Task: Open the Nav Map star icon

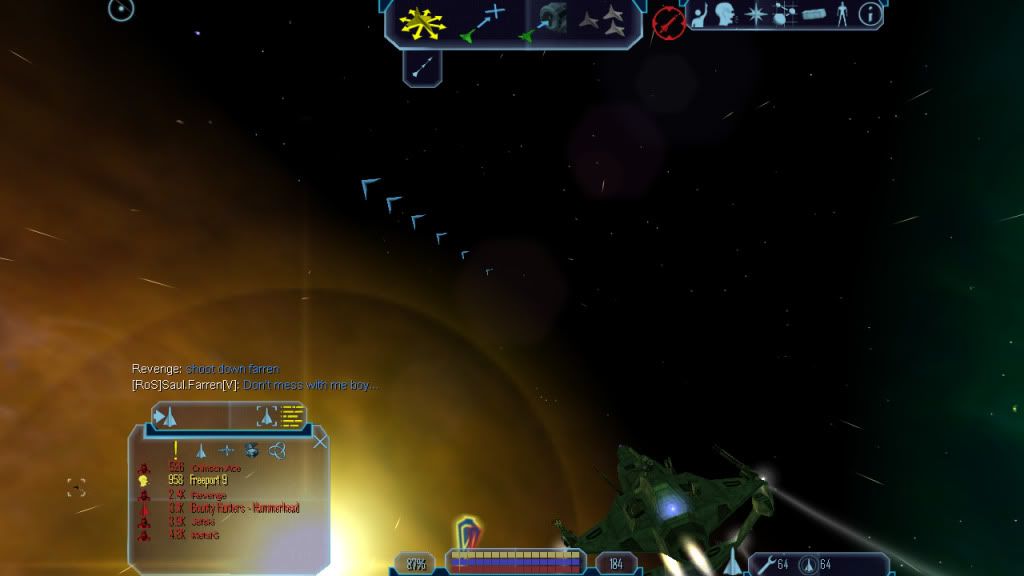Action: (757, 15)
